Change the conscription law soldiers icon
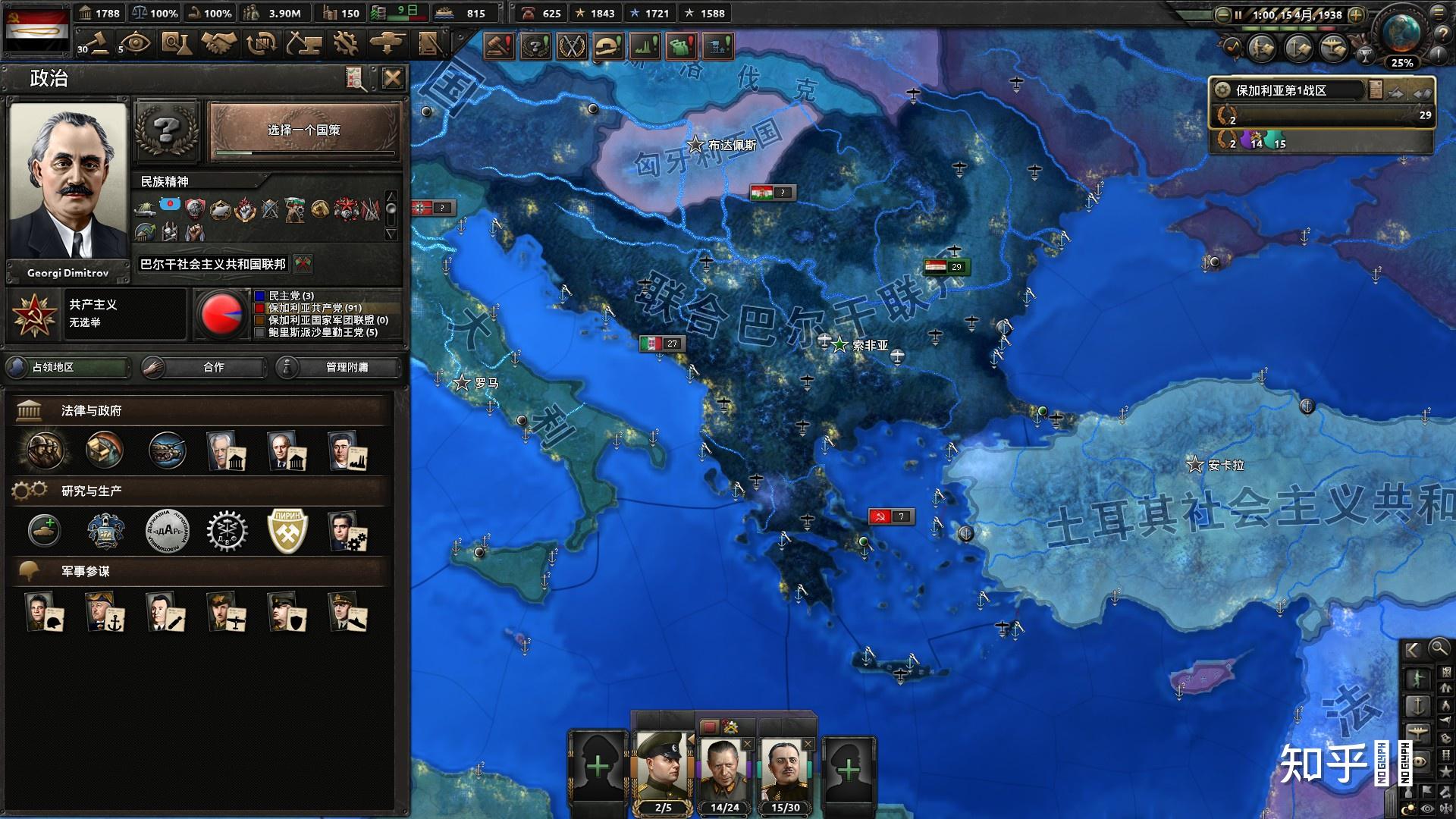1456x819 pixels. pos(44,450)
